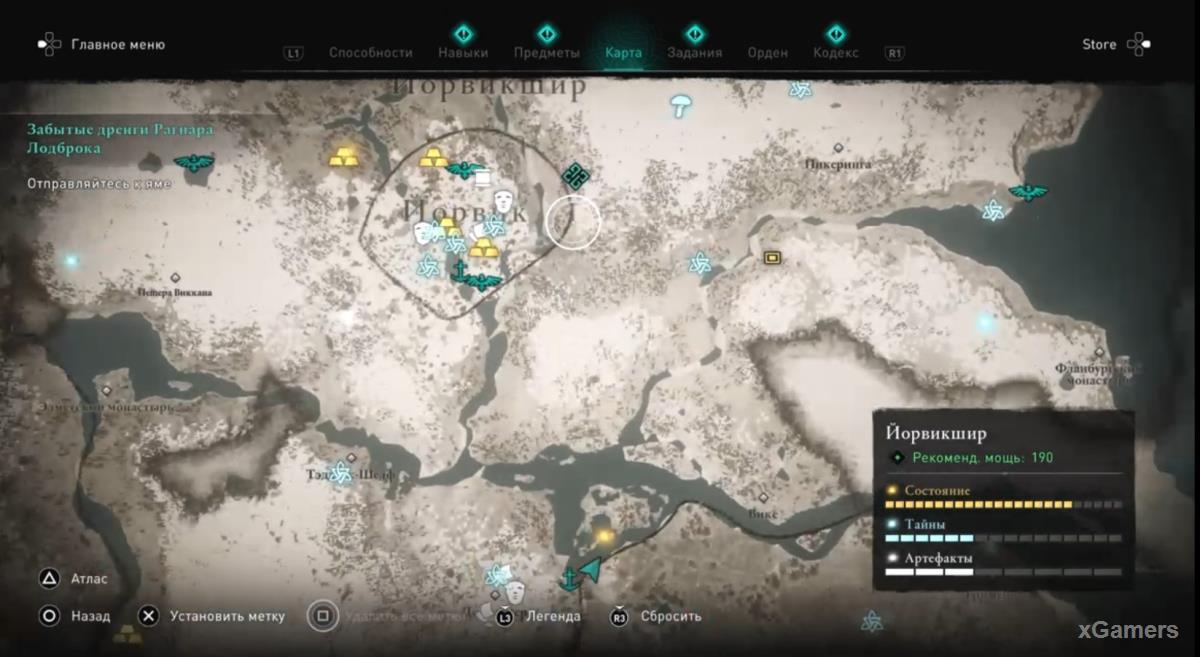Open the Атлас world view
The width and height of the screenshot is (1200, 657).
(x=89, y=578)
